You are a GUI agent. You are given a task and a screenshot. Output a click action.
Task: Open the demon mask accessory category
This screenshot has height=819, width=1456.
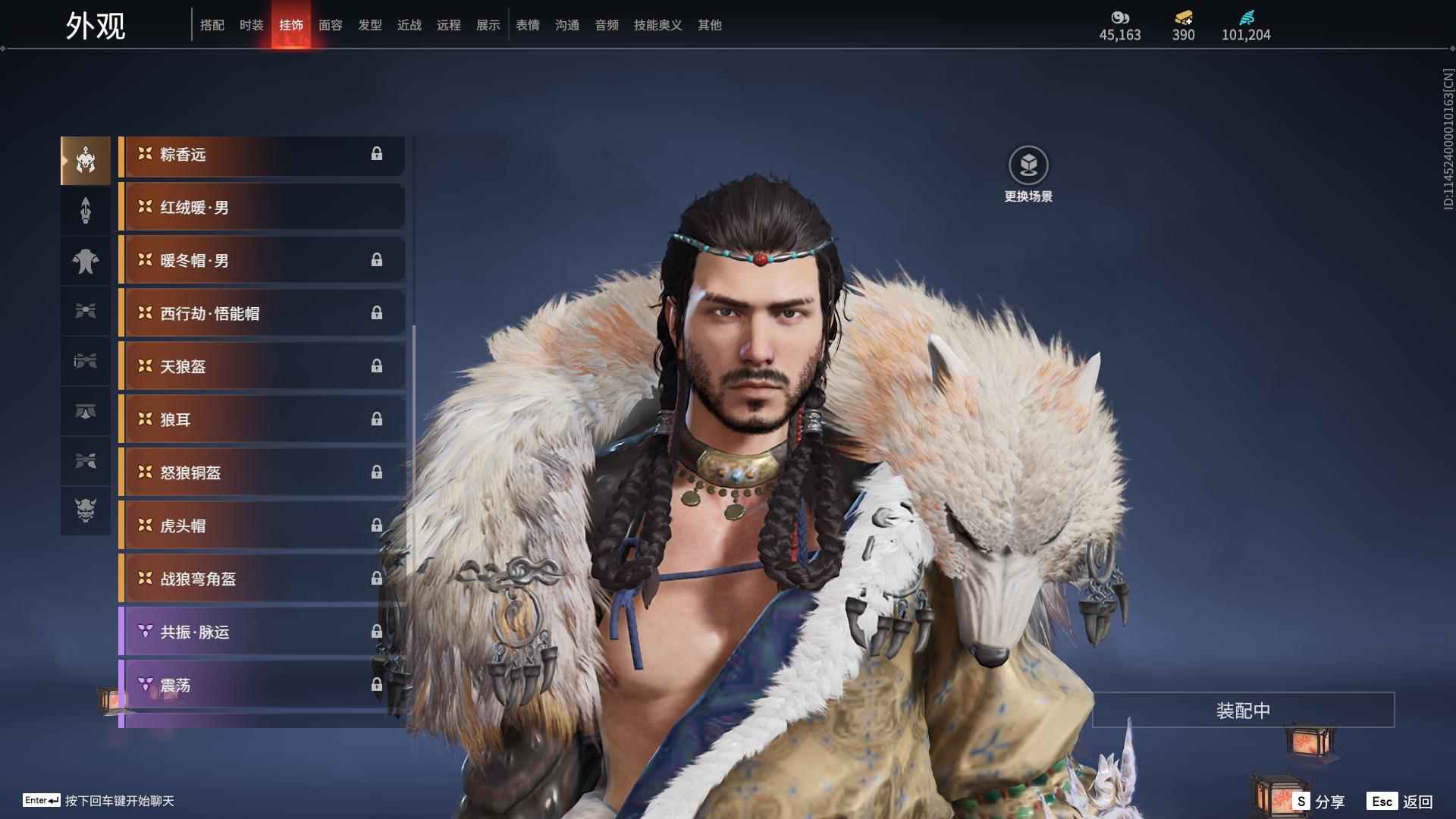pos(86,510)
